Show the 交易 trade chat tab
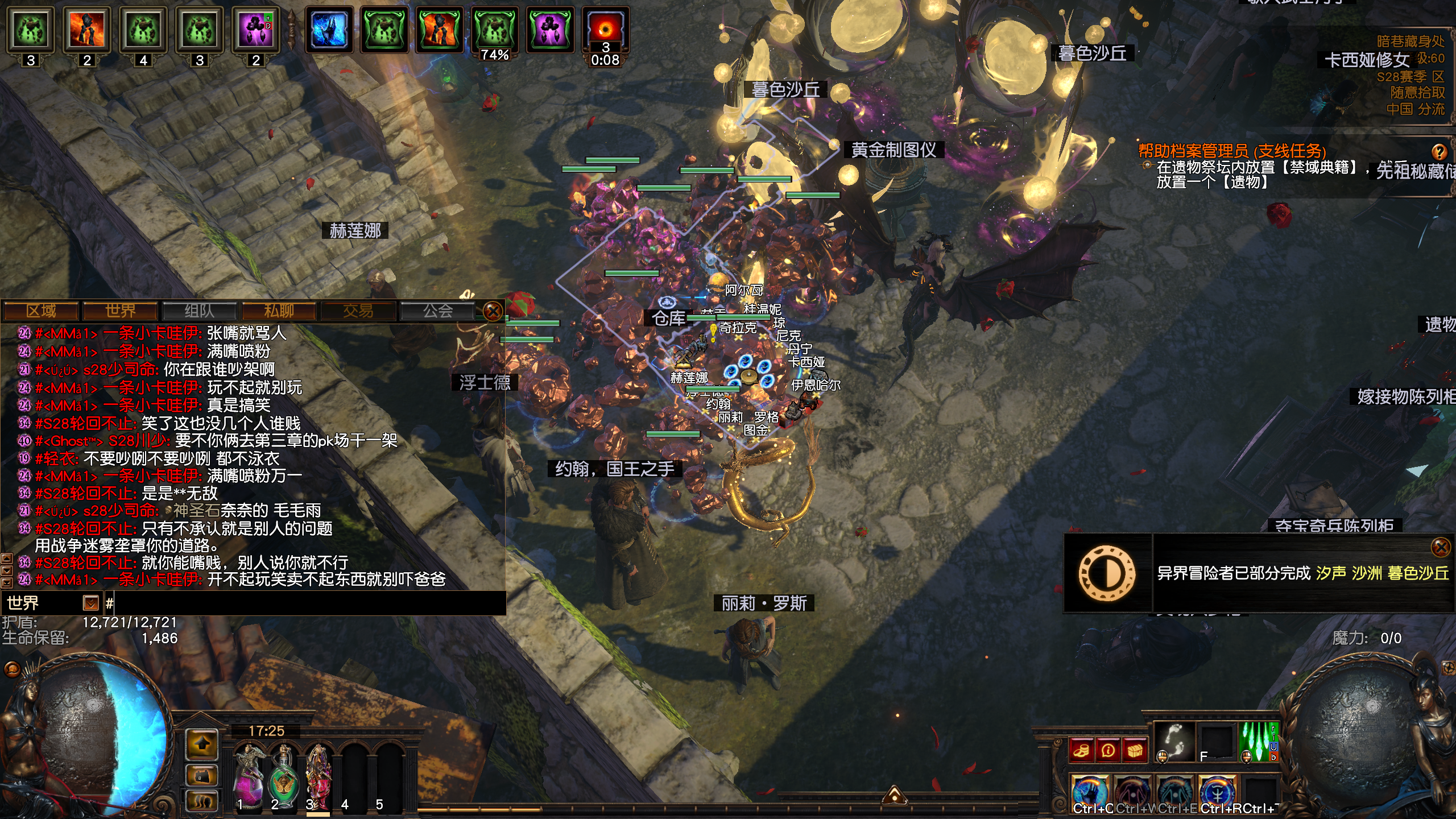The width and height of the screenshot is (1456, 819). click(358, 311)
